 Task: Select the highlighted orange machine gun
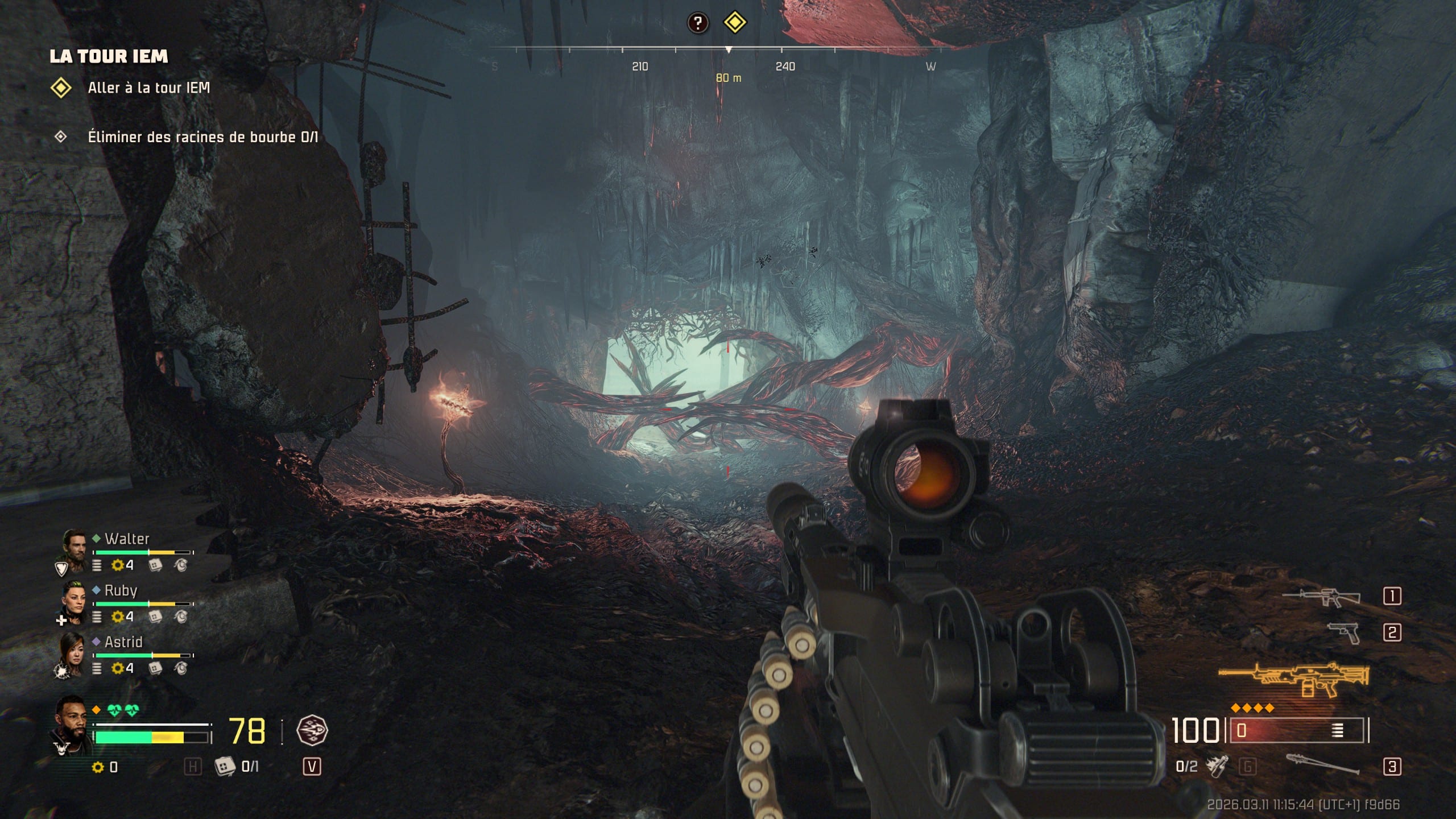pyautogui.click(x=1294, y=679)
